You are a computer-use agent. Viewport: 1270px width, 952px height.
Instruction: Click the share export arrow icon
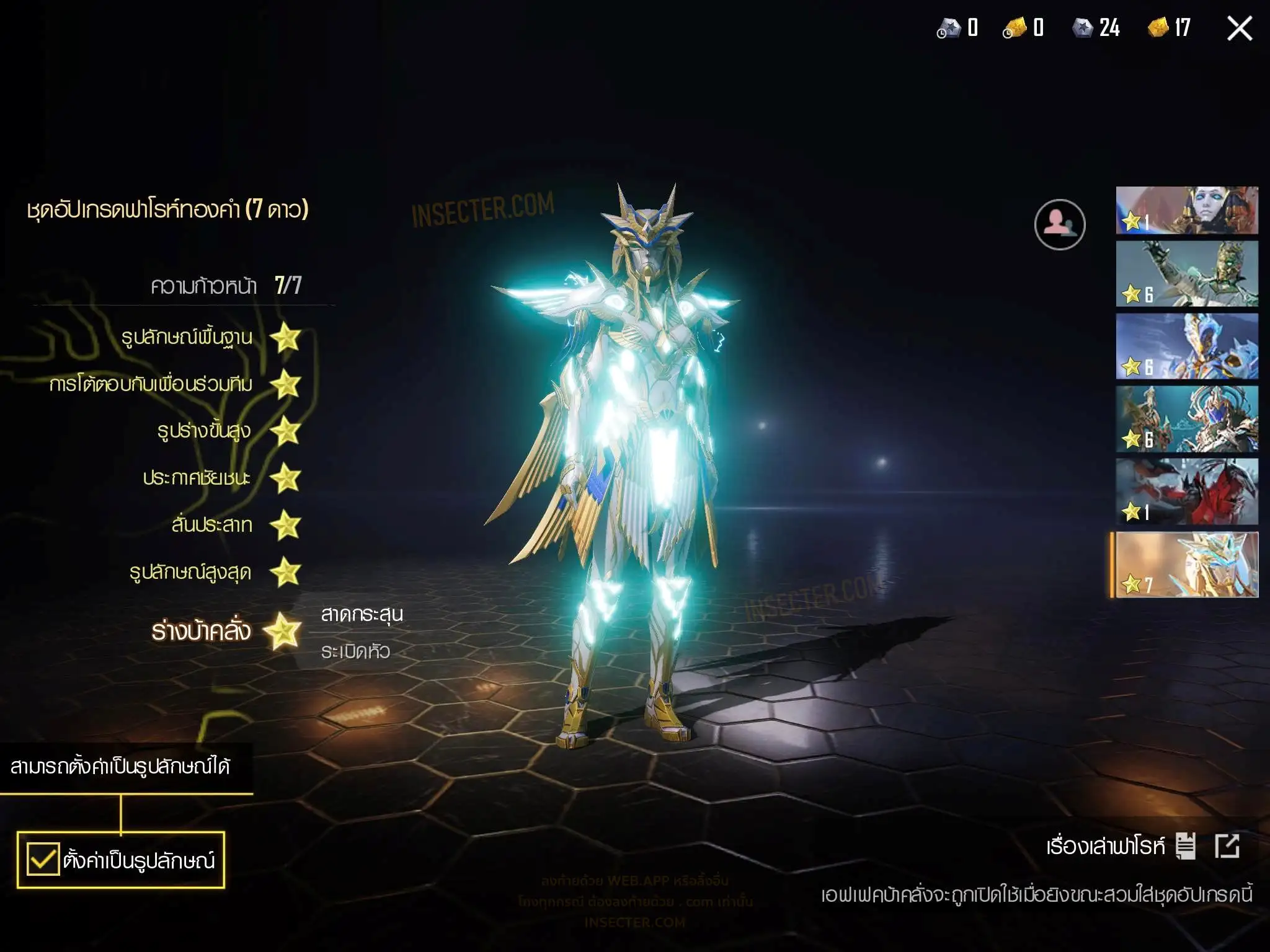1227,846
